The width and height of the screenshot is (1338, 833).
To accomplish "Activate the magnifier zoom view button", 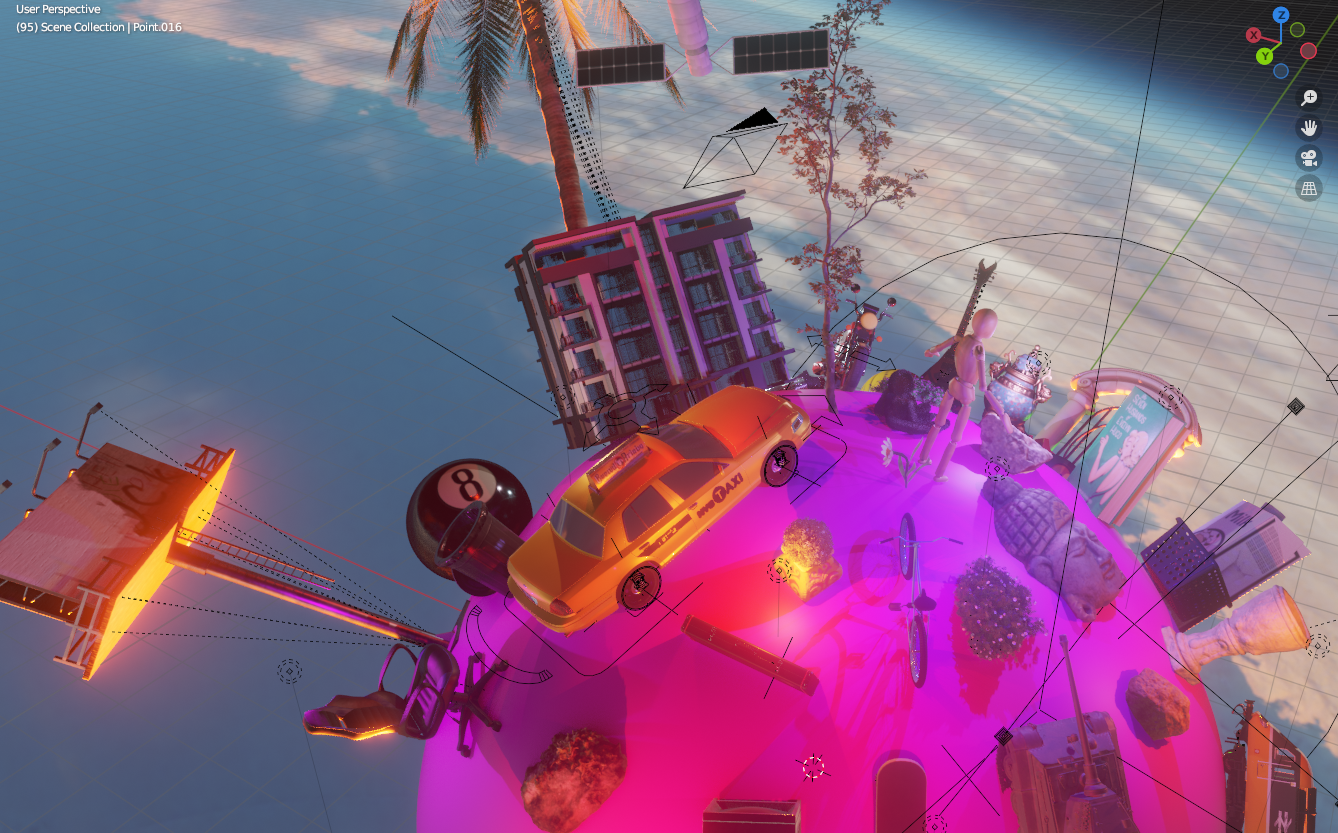I will [1309, 97].
